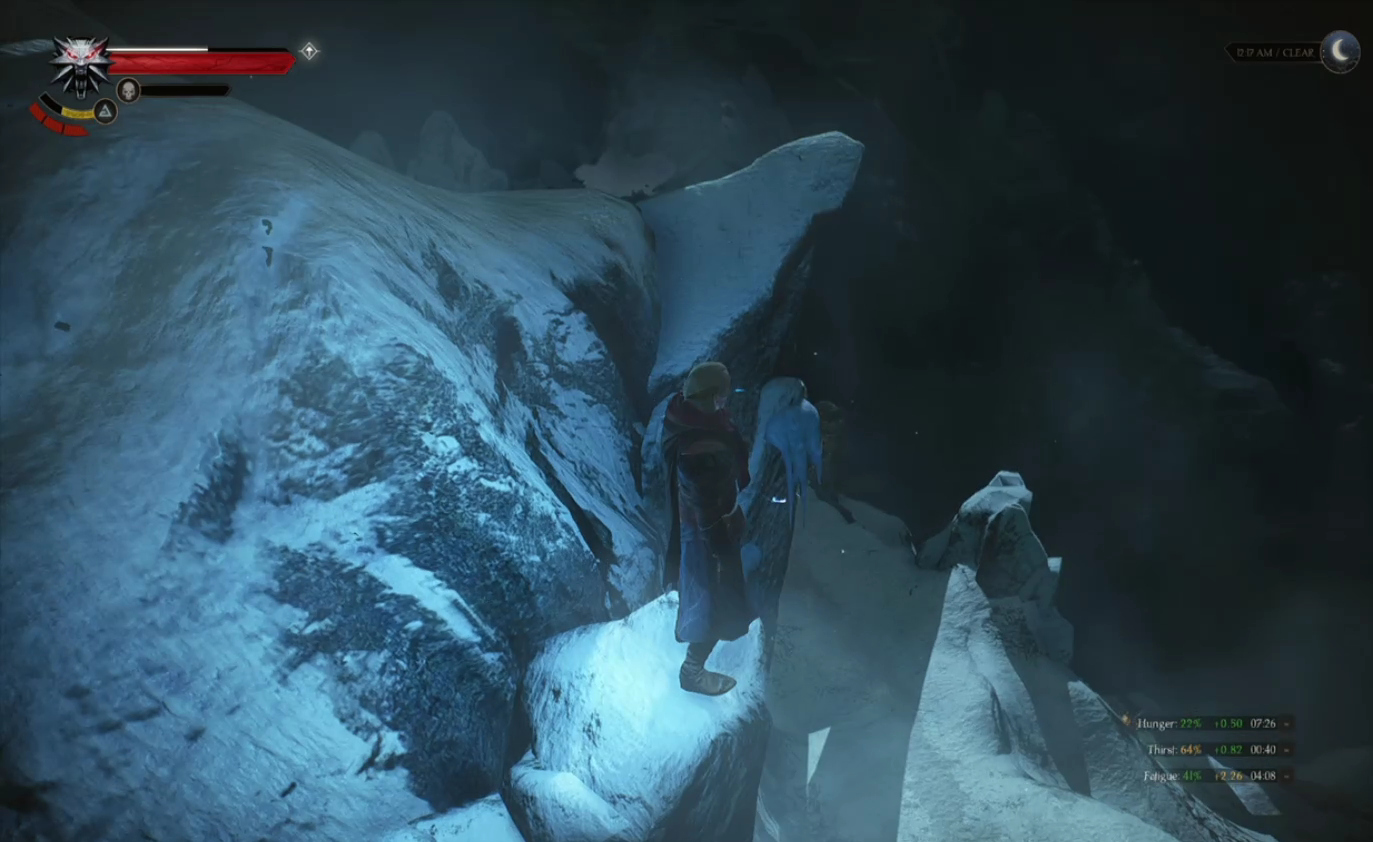1373x842 pixels.
Task: Inspect the diamond buff icon with arrow
Action: [310, 51]
